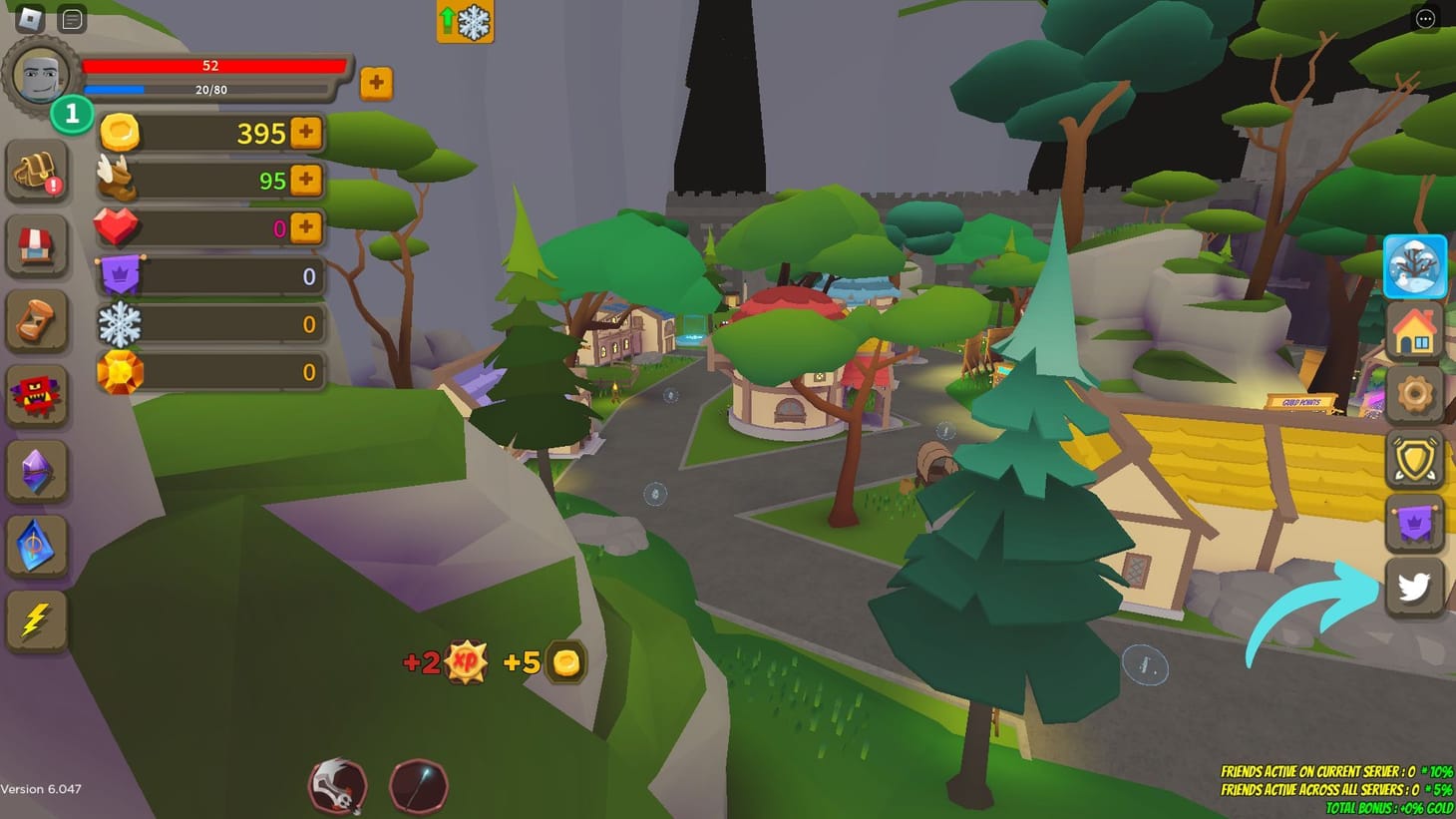1456x819 pixels.
Task: Select the purple crown banner icon
Action: pos(1414,522)
